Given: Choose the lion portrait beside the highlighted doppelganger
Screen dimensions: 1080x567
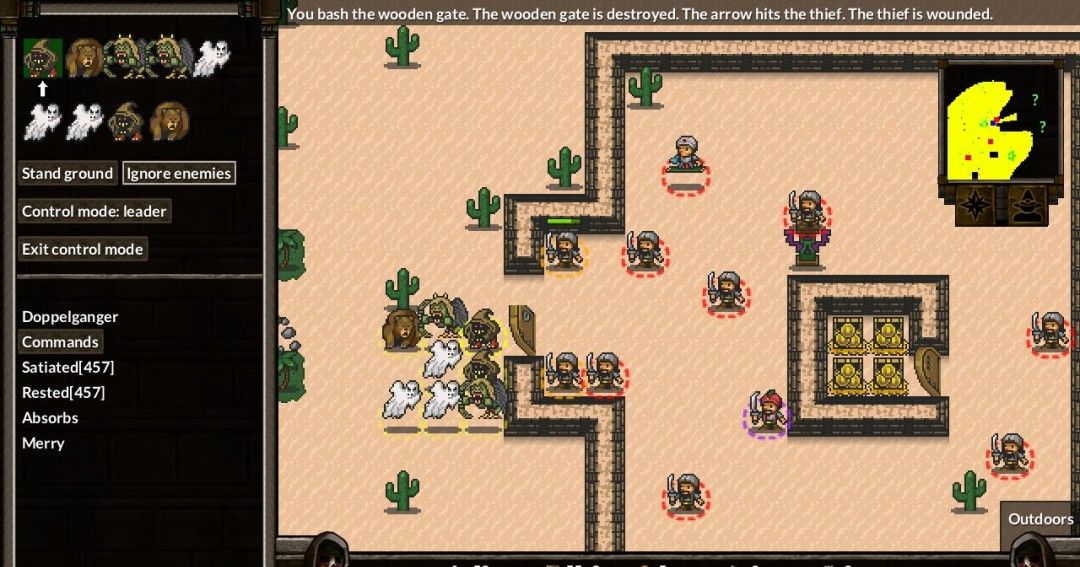Looking at the screenshot, I should (x=84, y=59).
